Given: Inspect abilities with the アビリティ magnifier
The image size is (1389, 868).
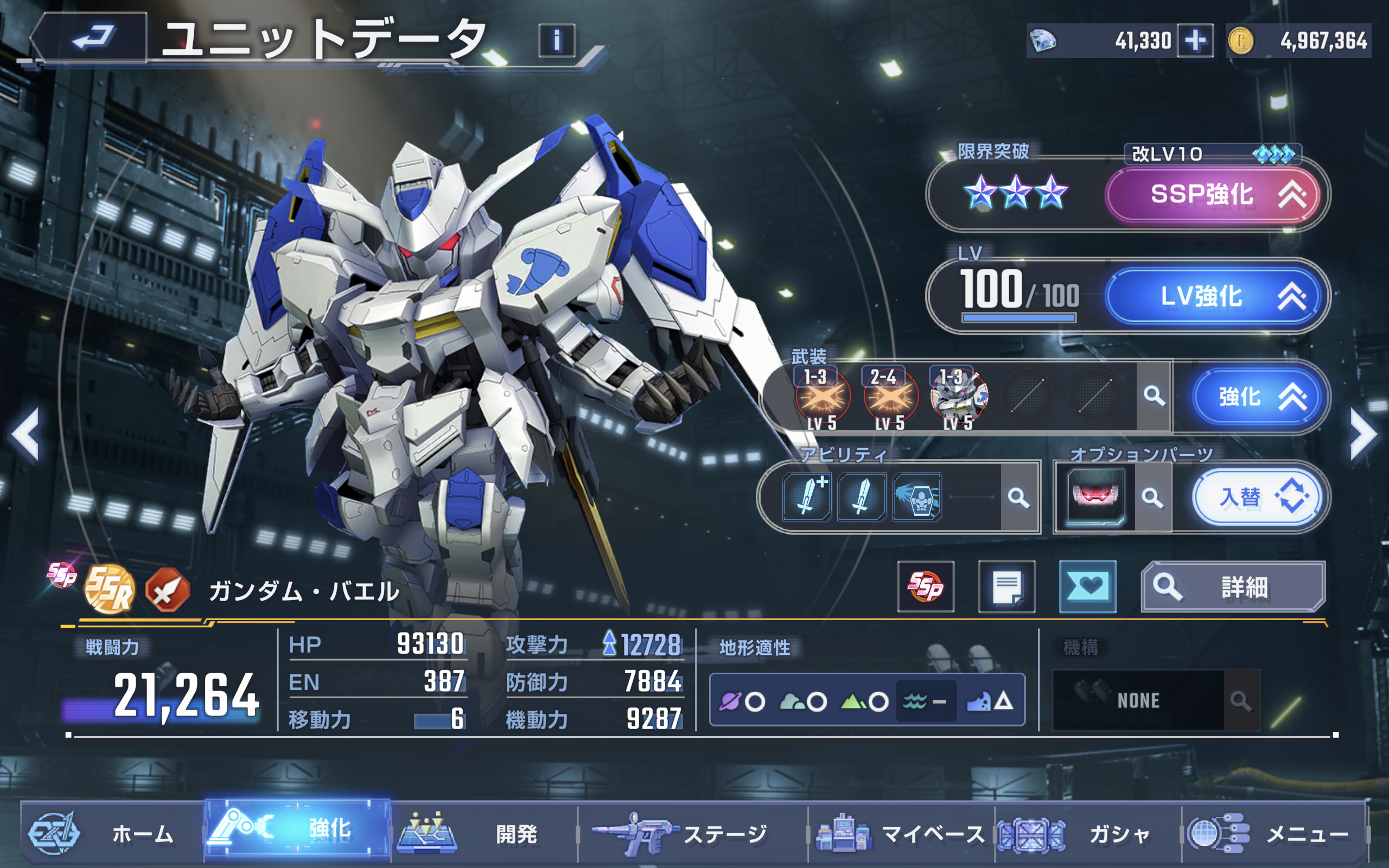Looking at the screenshot, I should 1018,497.
